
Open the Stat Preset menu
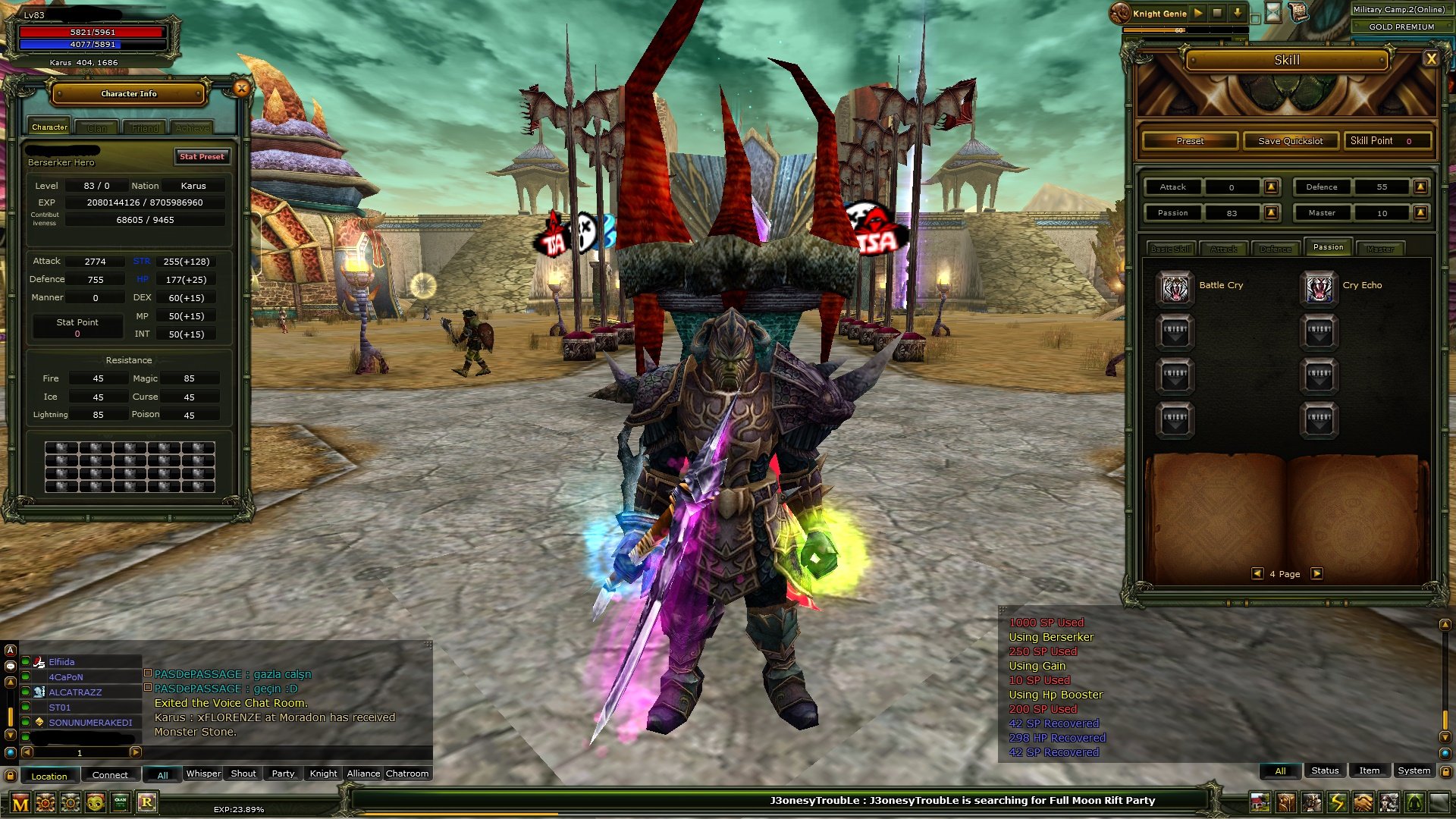(202, 157)
